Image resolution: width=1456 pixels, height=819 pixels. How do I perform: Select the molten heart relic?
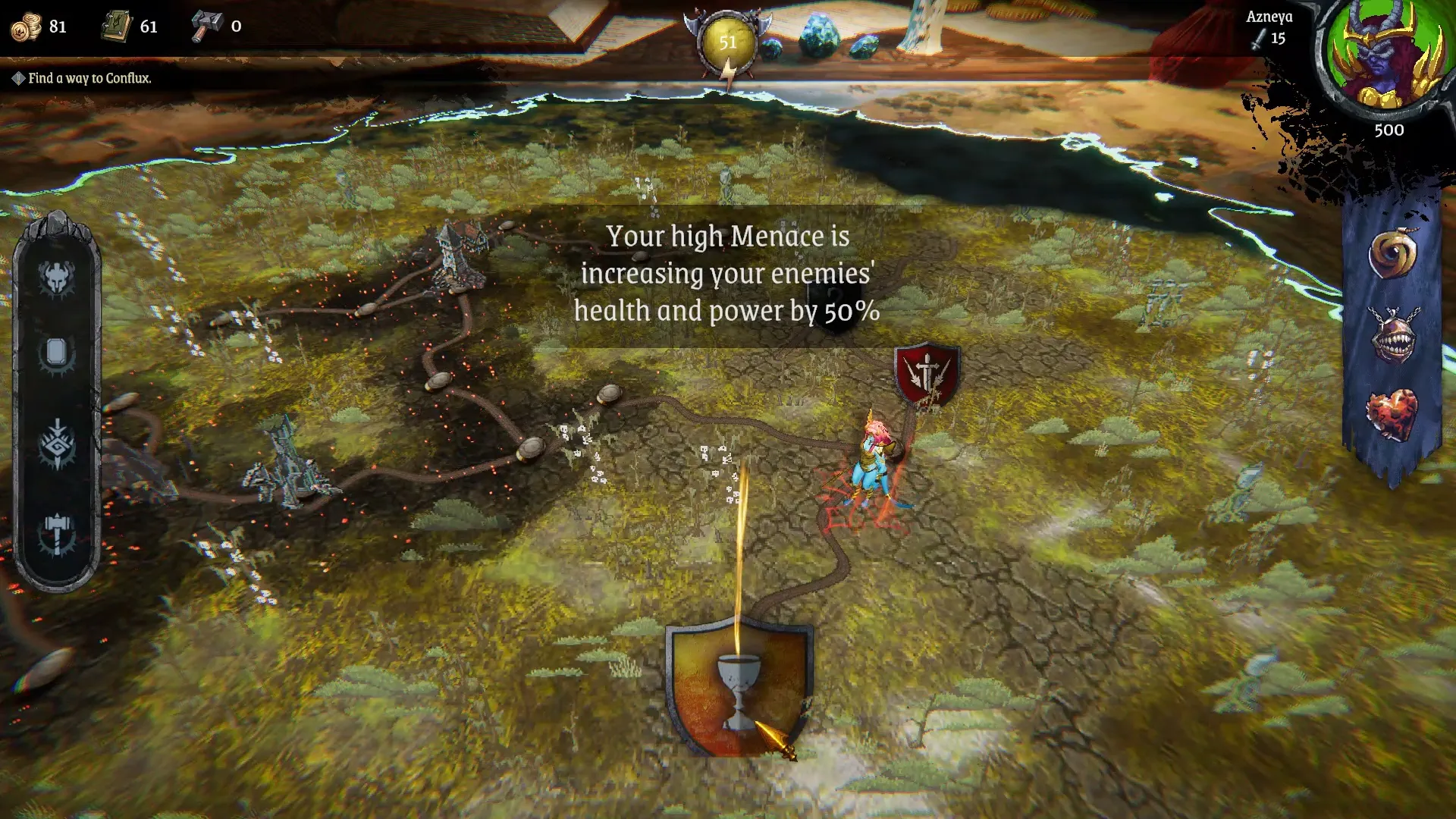[x=1392, y=415]
